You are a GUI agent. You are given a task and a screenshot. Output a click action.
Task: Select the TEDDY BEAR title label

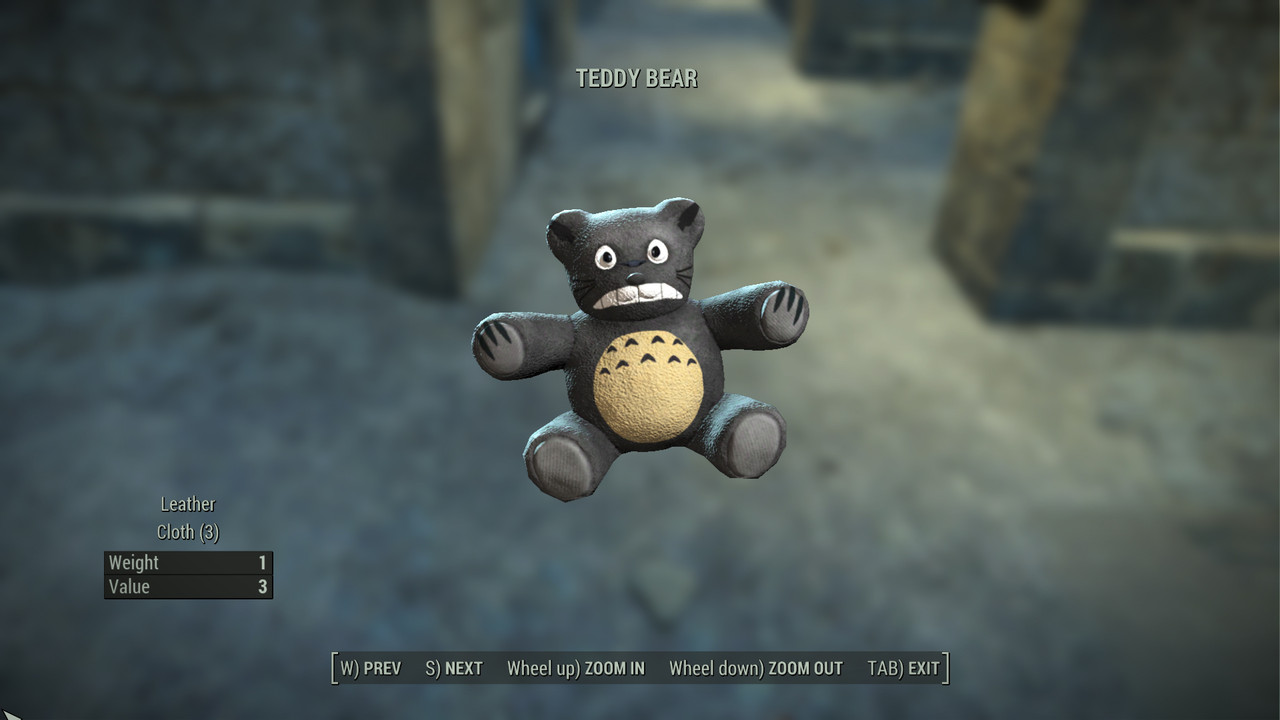pyautogui.click(x=637, y=77)
